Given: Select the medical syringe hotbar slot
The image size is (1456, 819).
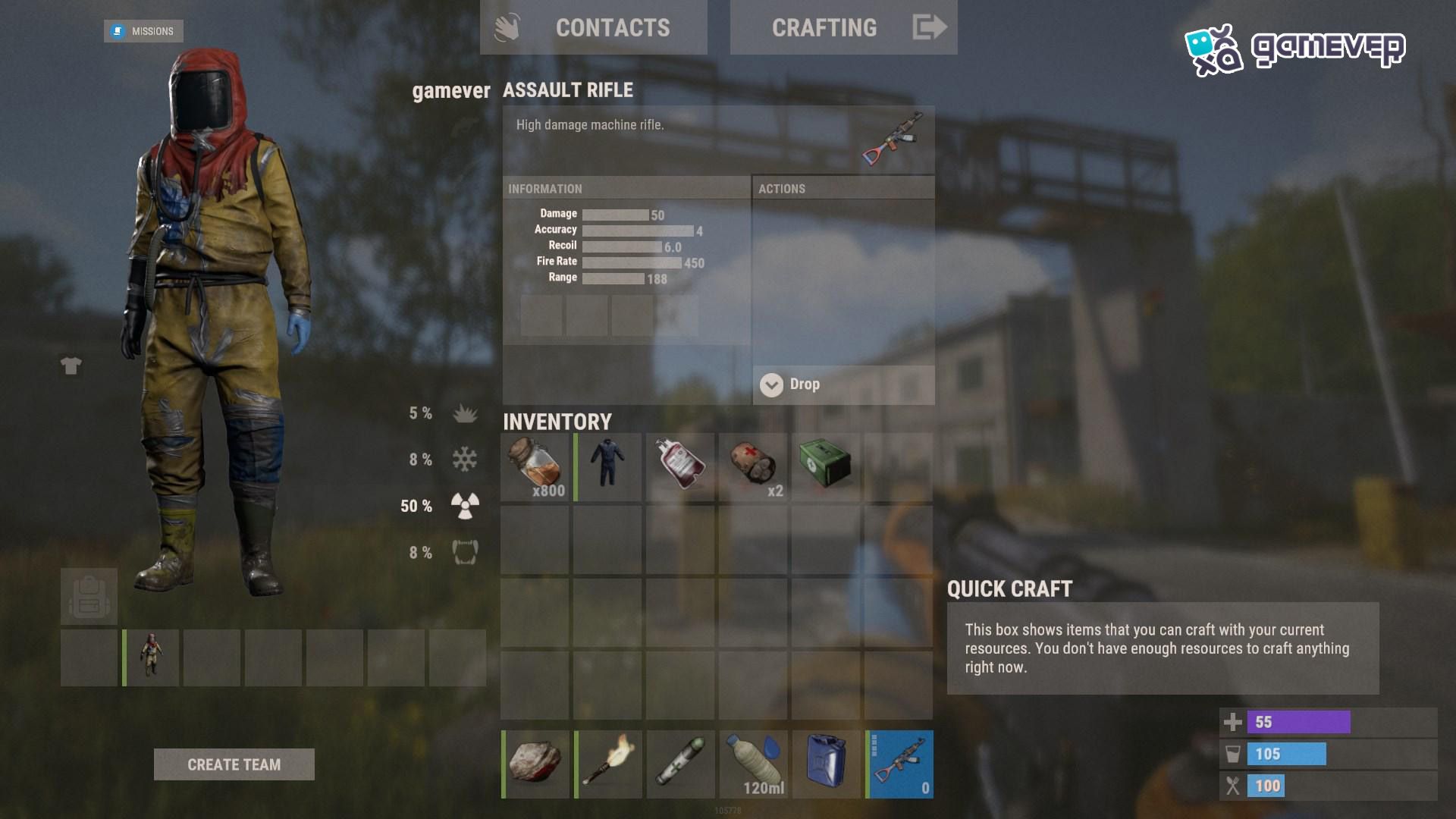Looking at the screenshot, I should pos(681,764).
